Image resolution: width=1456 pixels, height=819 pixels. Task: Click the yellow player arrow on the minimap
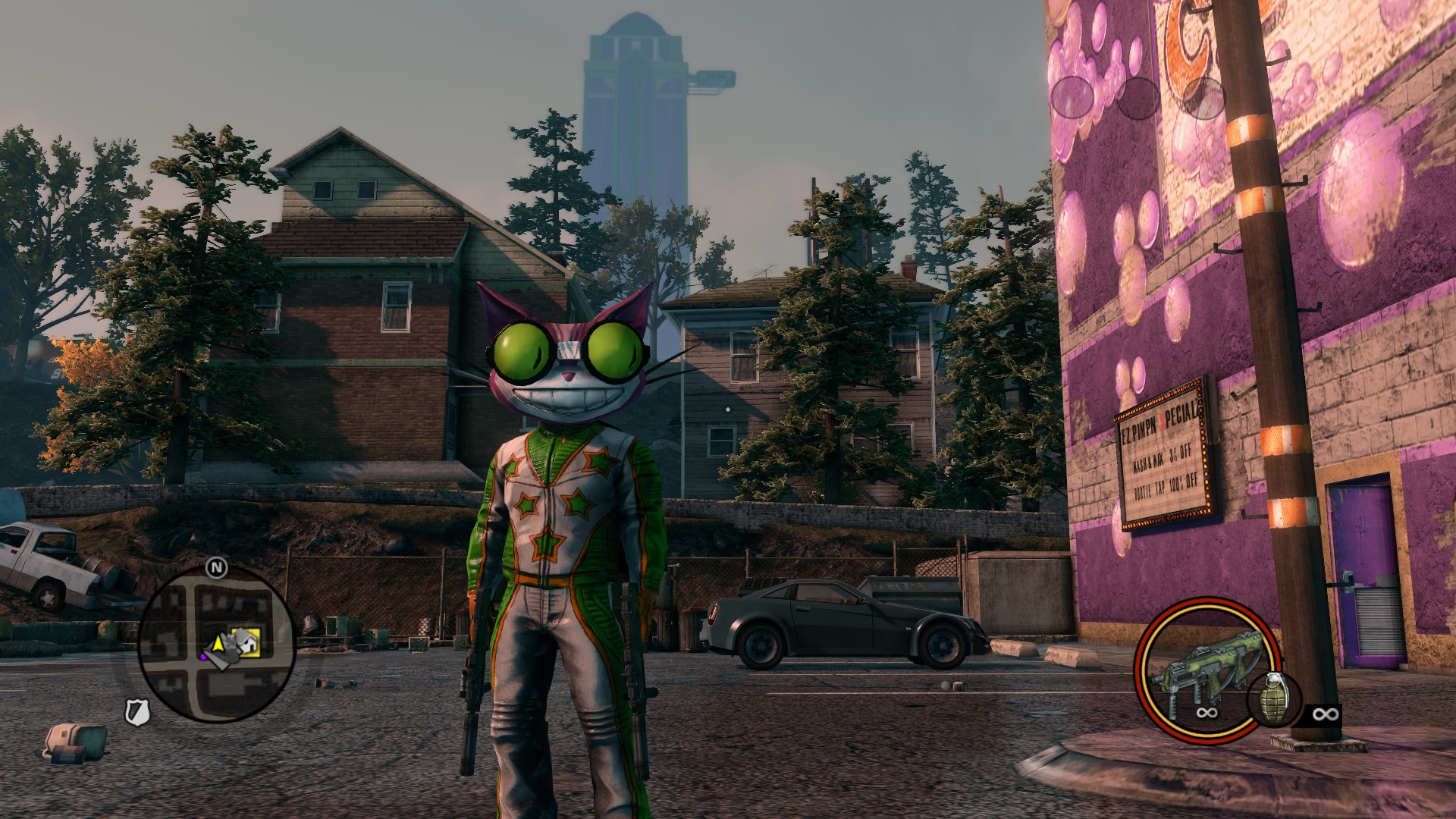218,645
